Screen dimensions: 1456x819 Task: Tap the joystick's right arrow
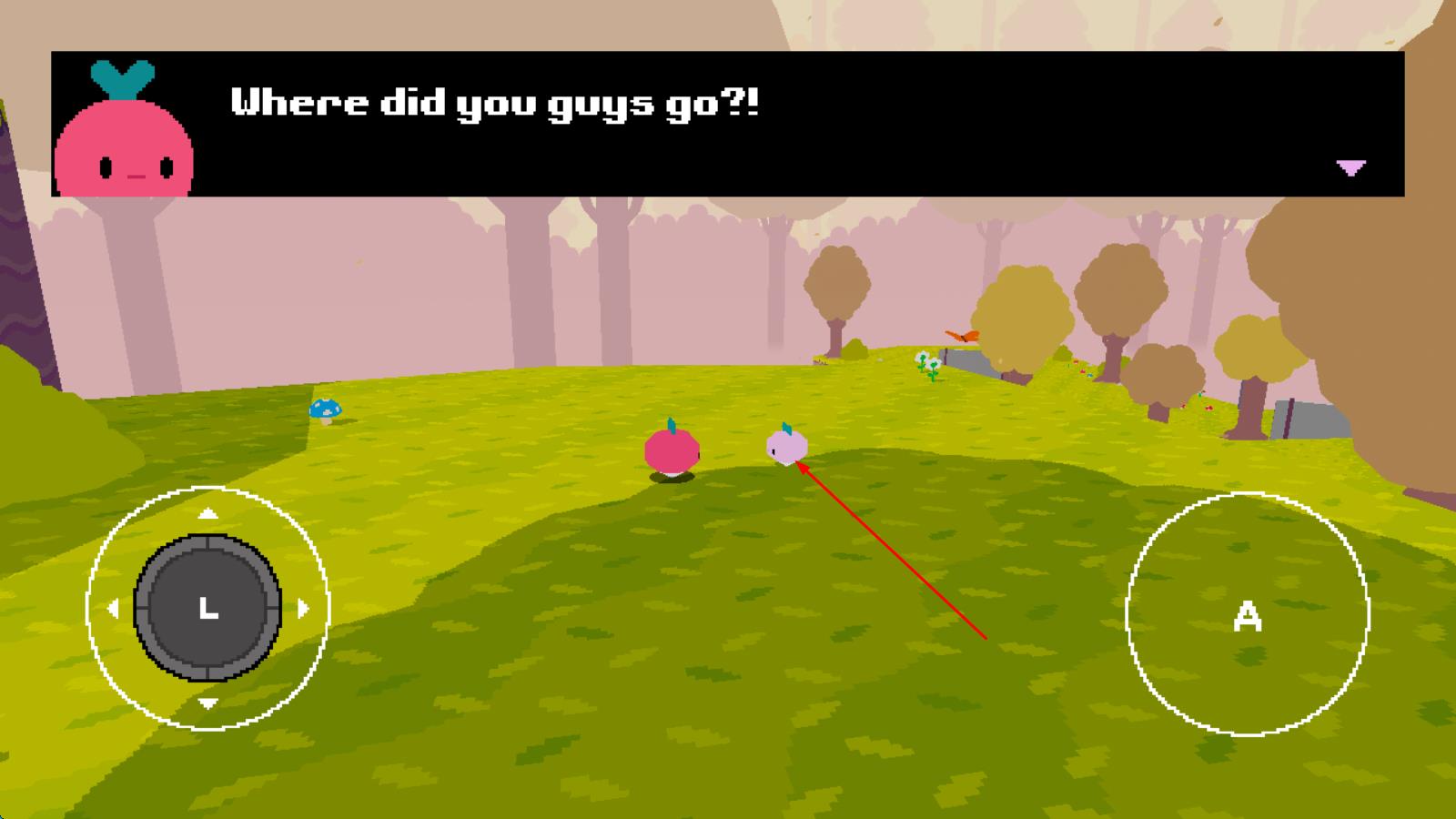(304, 608)
